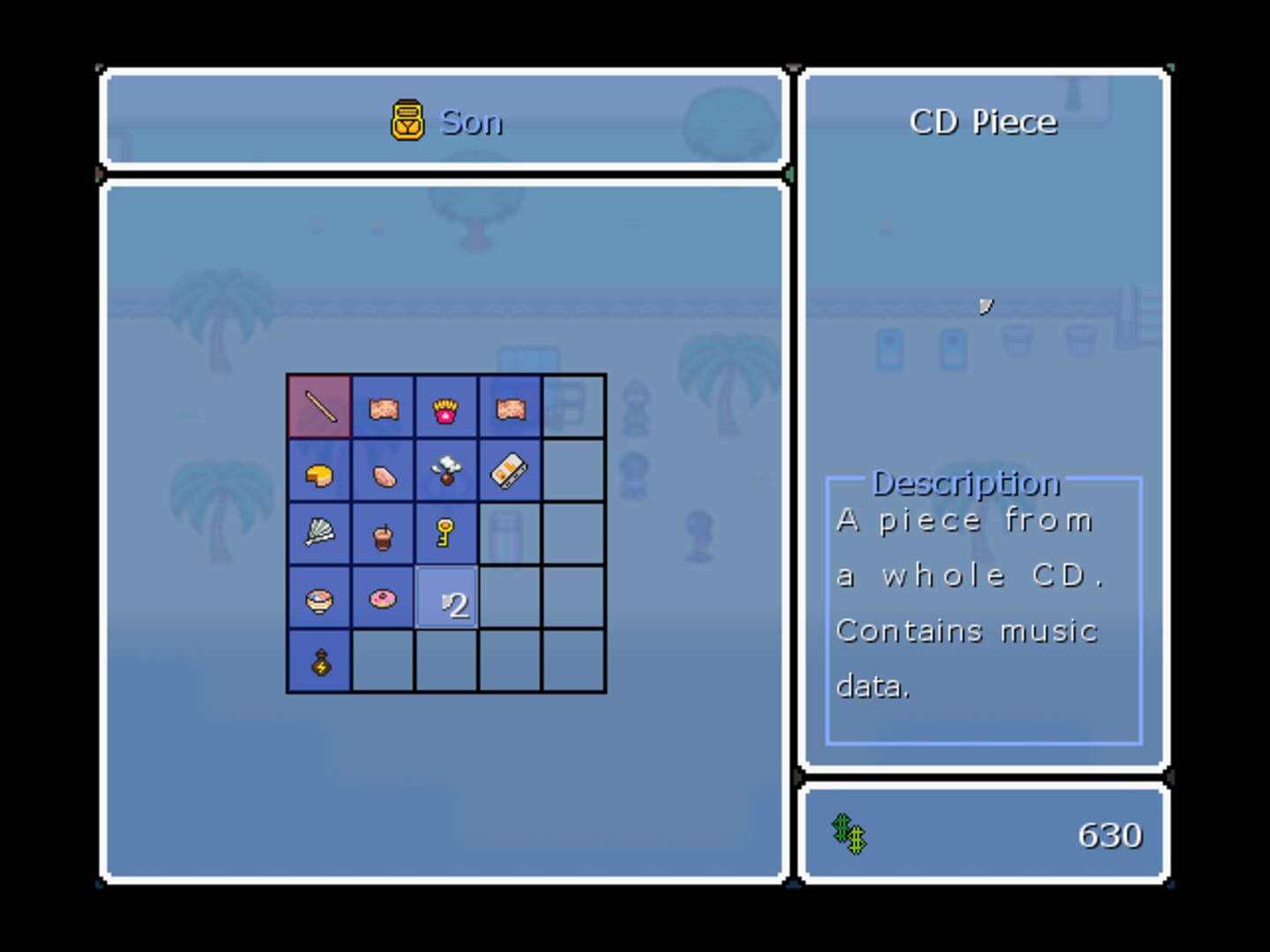Pick the sprouting seed item
Viewport: 1270px width, 952px height.
pyautogui.click(x=446, y=471)
